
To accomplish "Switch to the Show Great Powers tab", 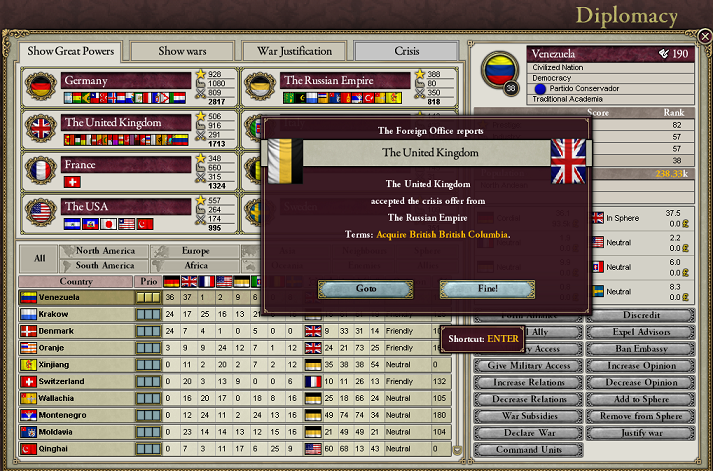I will (x=71, y=51).
